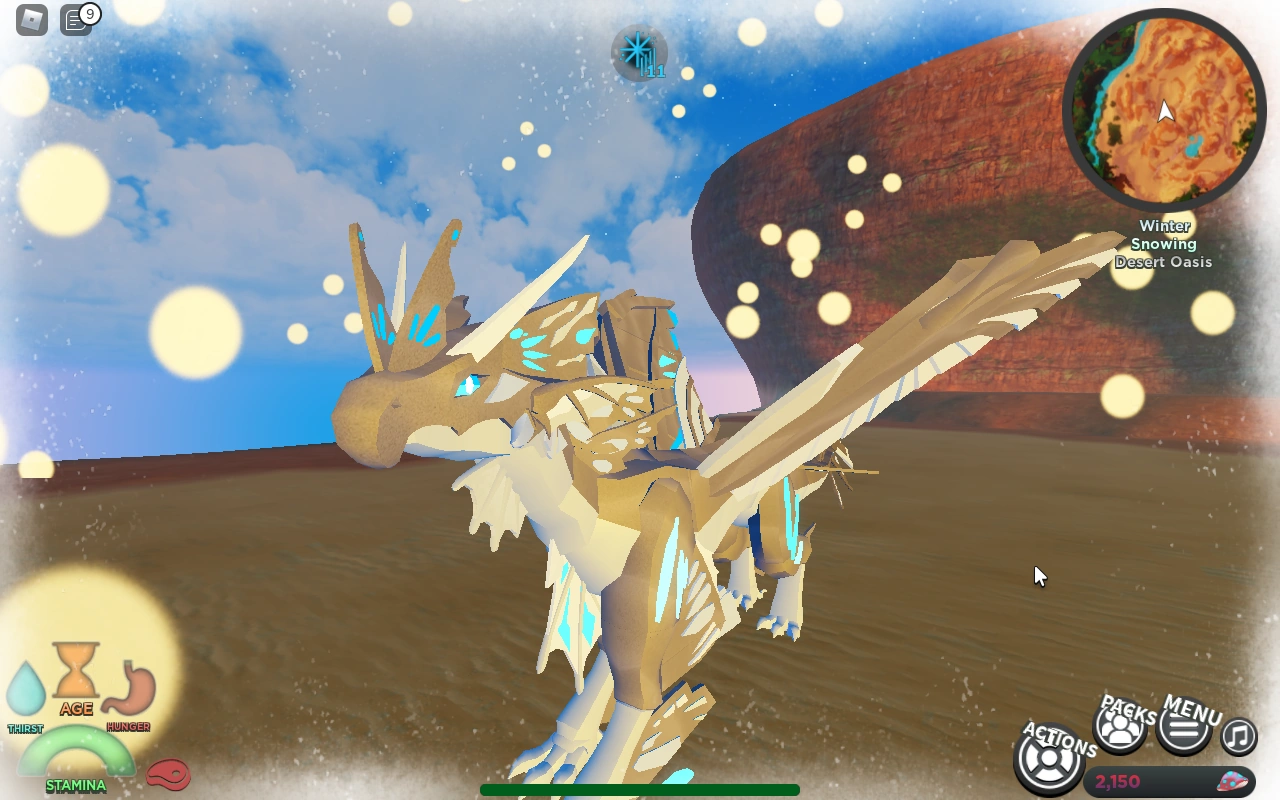
Task: Click the meat icon near Stamina
Action: (168, 775)
